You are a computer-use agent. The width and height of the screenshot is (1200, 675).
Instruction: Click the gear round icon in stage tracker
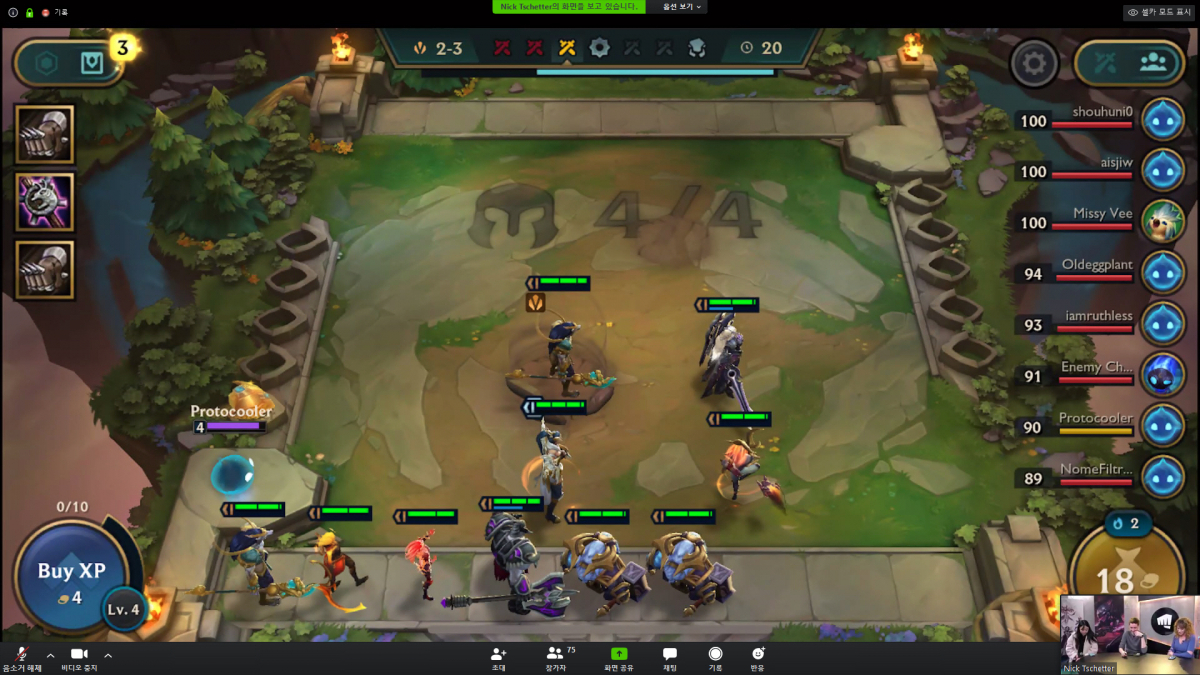pos(599,47)
